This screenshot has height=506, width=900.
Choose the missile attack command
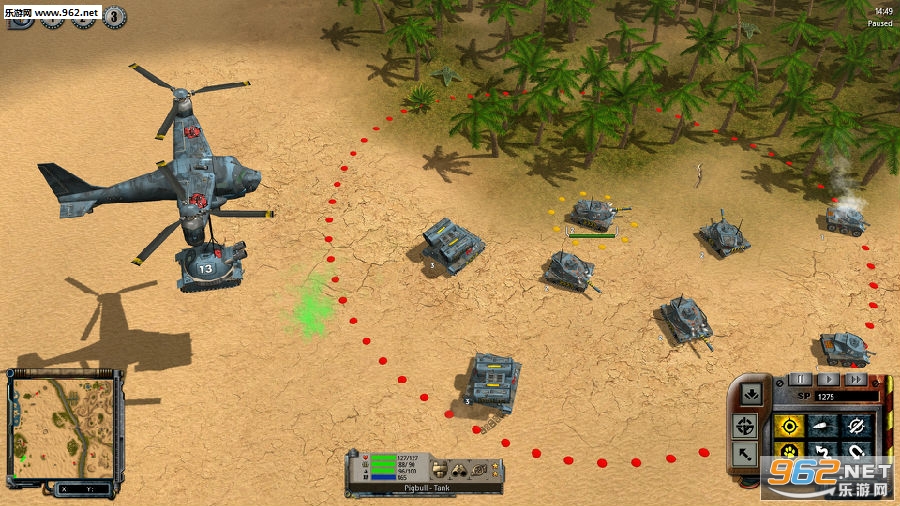click(823, 427)
